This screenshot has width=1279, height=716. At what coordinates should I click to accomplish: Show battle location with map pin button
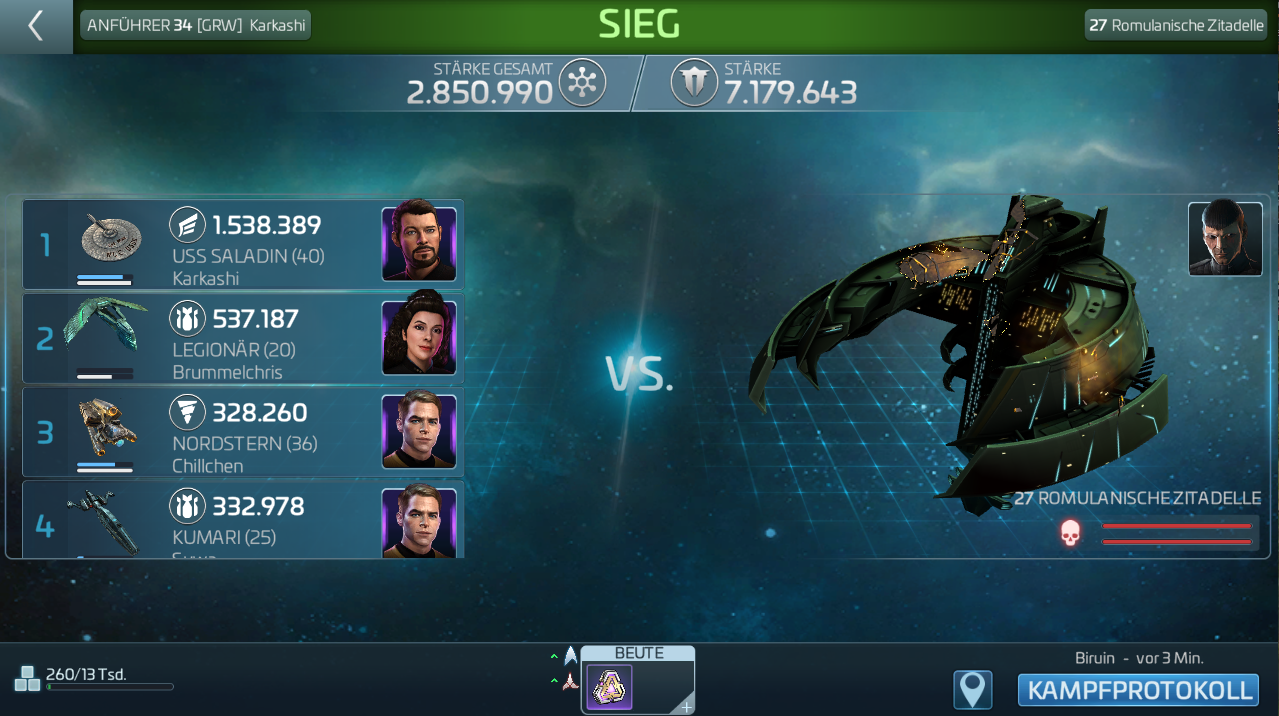coord(972,690)
